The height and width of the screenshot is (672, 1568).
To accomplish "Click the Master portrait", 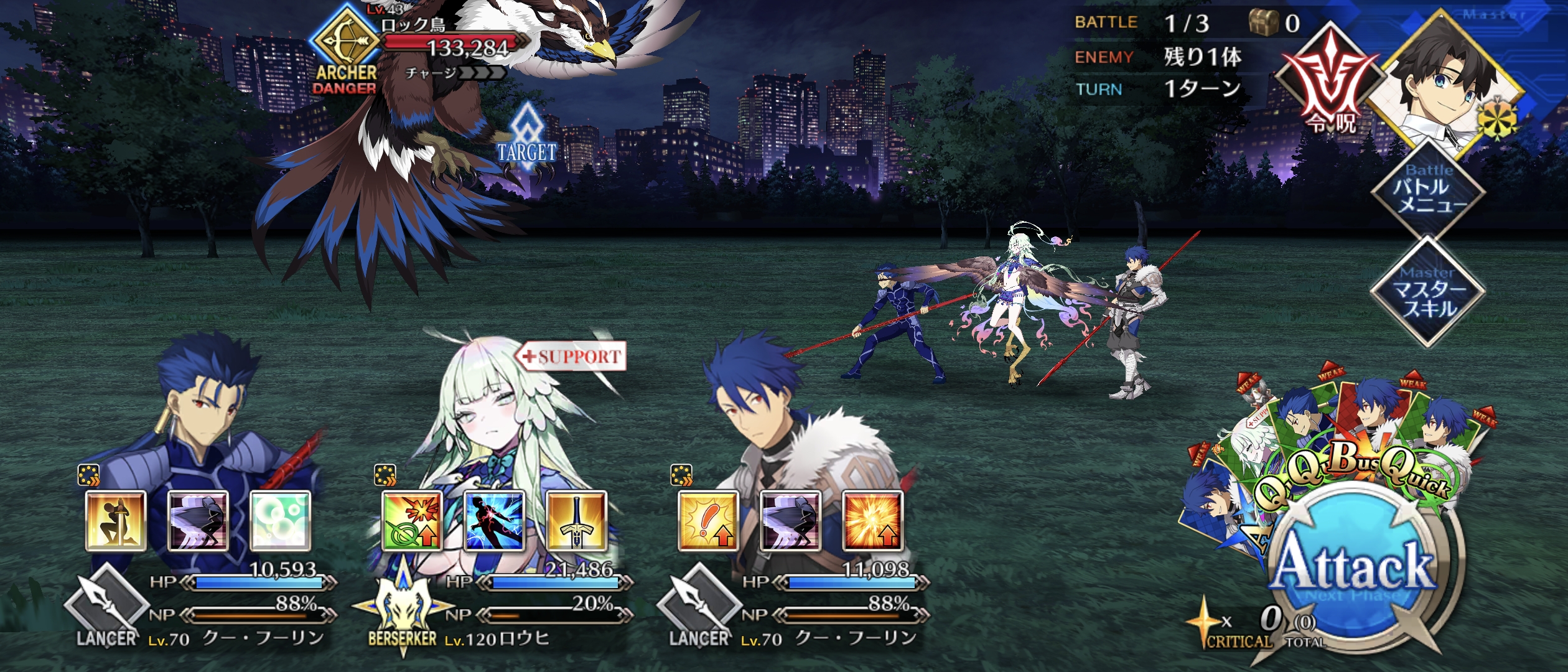I will (1447, 84).
